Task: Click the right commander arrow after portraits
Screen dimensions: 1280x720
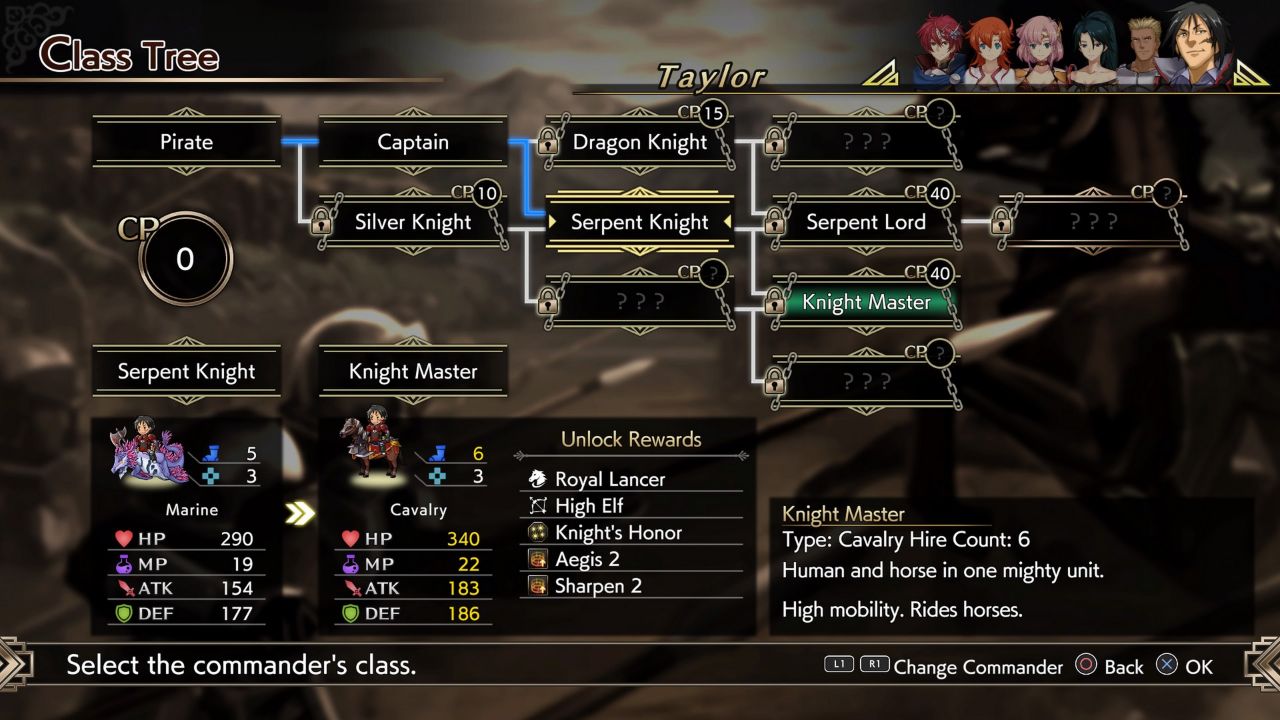Action: click(1251, 72)
